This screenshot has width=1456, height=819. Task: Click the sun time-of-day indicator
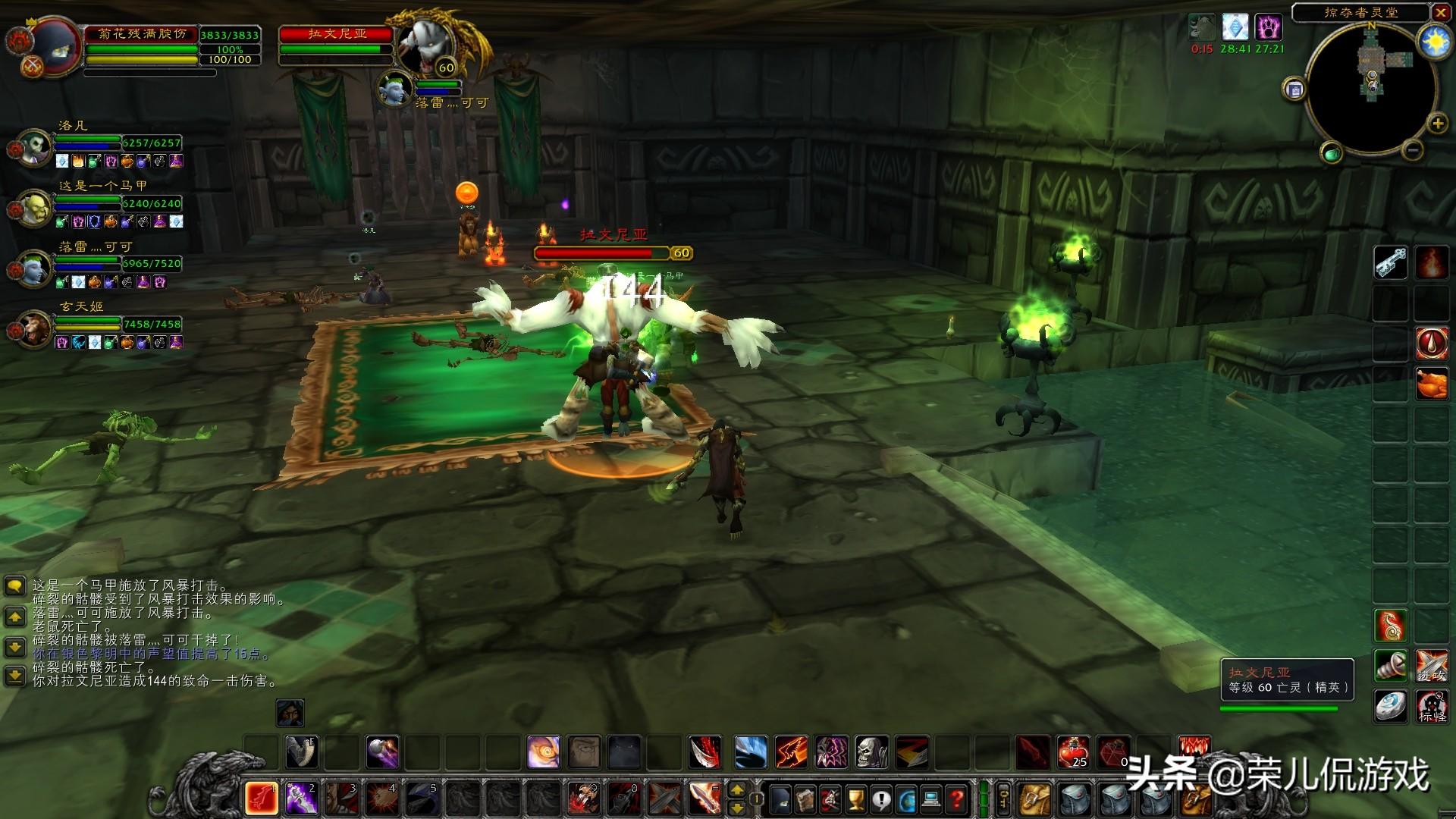(1434, 42)
